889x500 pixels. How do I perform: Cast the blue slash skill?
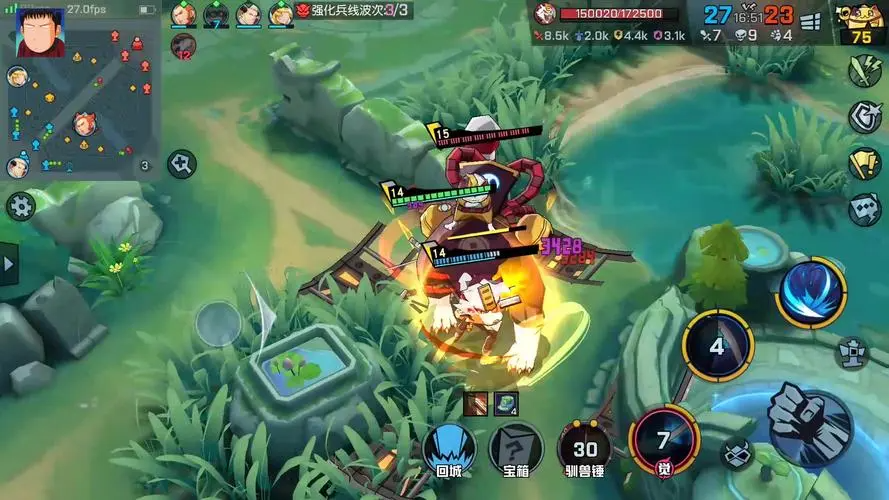coord(811,293)
